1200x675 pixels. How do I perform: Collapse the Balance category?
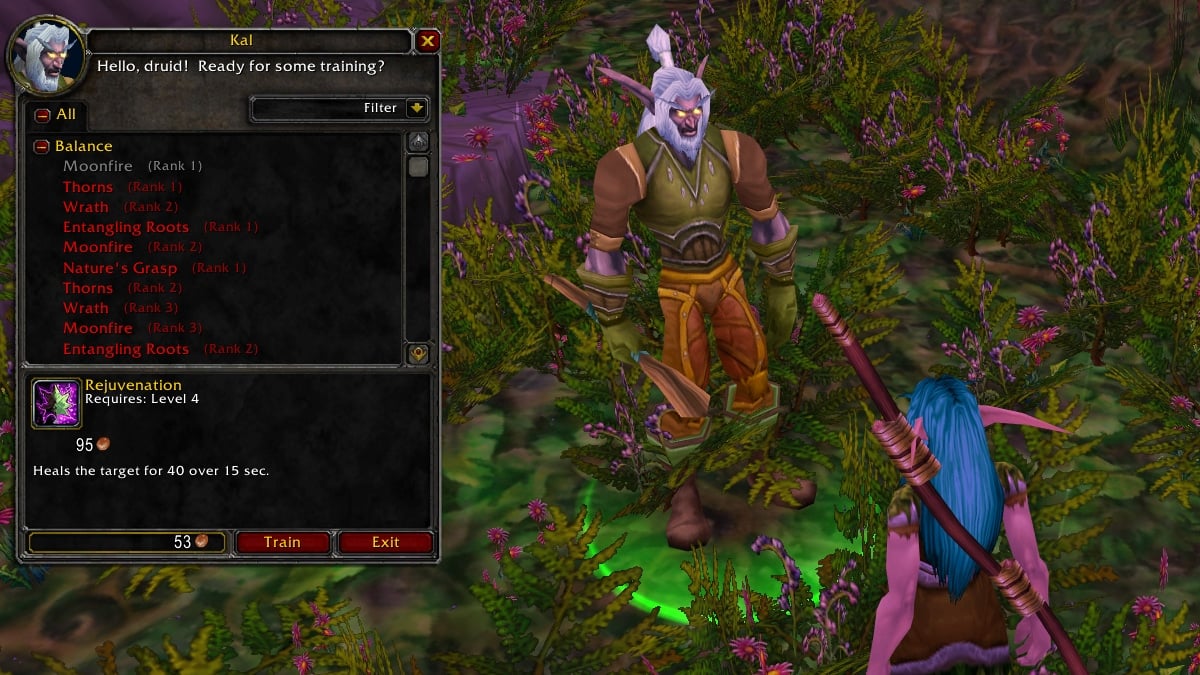click(42, 147)
